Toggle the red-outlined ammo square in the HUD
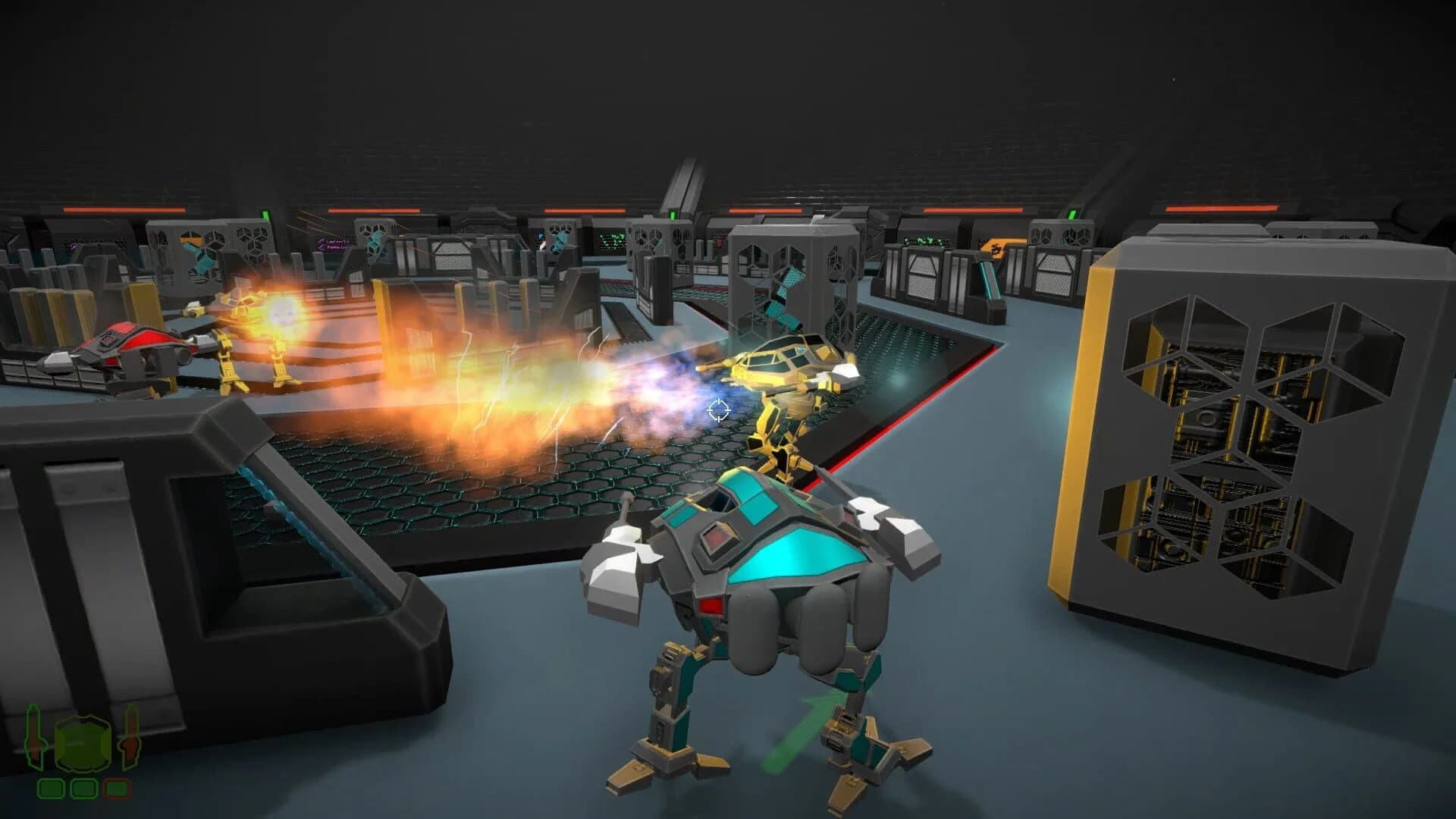Image resolution: width=1456 pixels, height=819 pixels. 118,787
